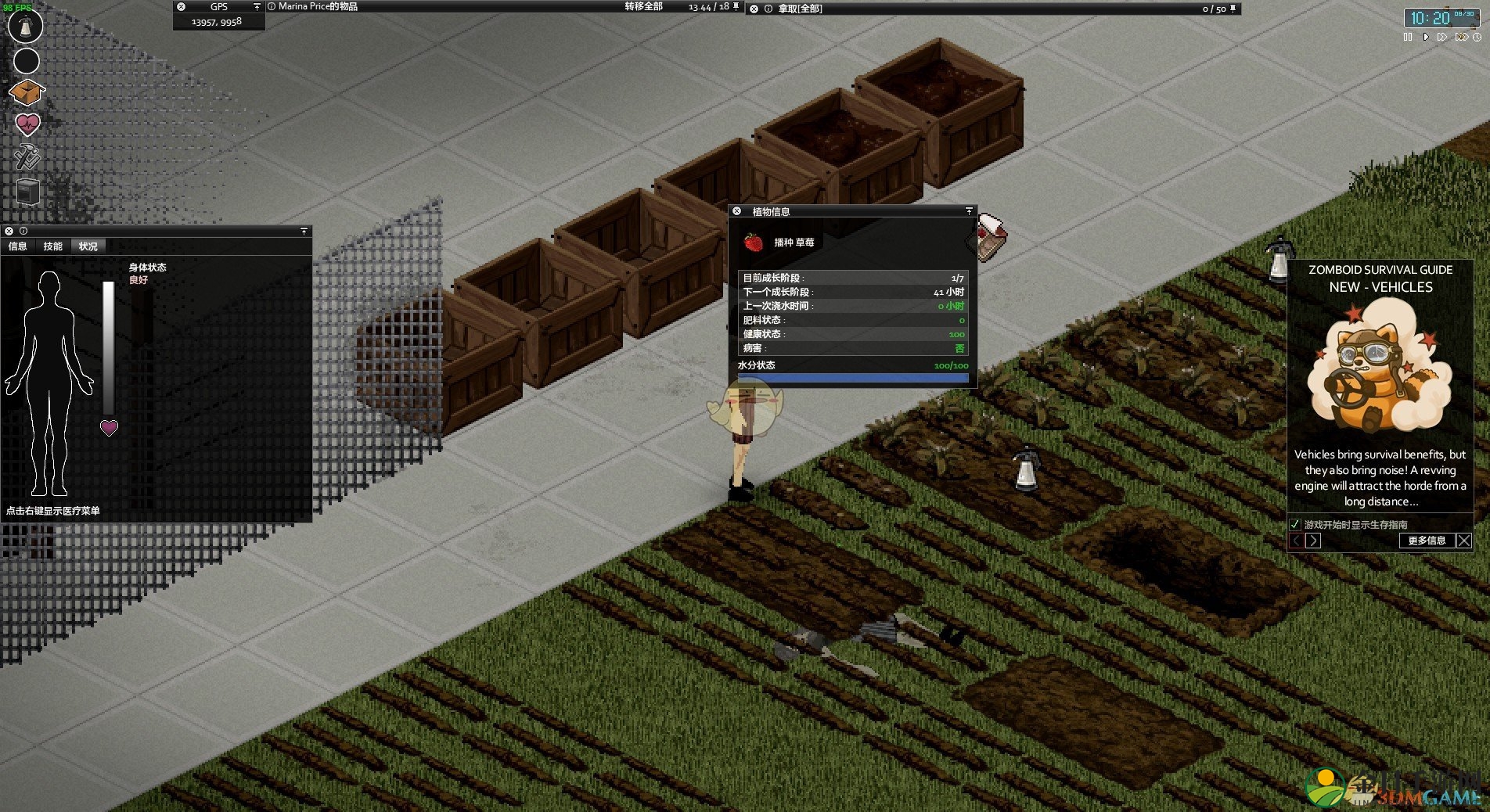
Task: Select the 状况 tab
Action: pos(88,246)
